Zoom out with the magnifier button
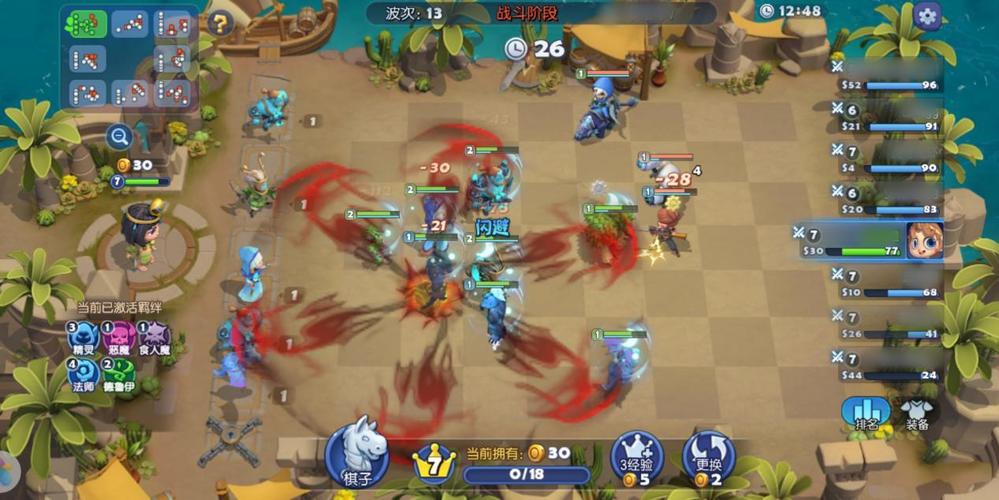This screenshot has height=500, width=999. [x=119, y=137]
